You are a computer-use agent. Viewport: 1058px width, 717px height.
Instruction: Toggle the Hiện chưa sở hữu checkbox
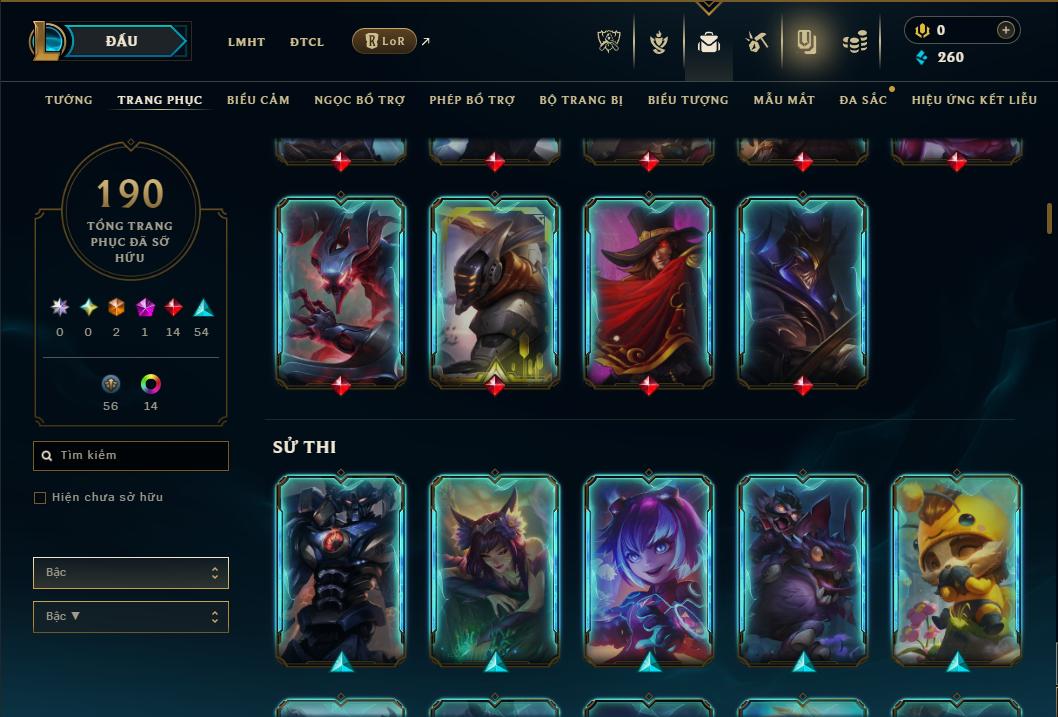pyautogui.click(x=40, y=498)
